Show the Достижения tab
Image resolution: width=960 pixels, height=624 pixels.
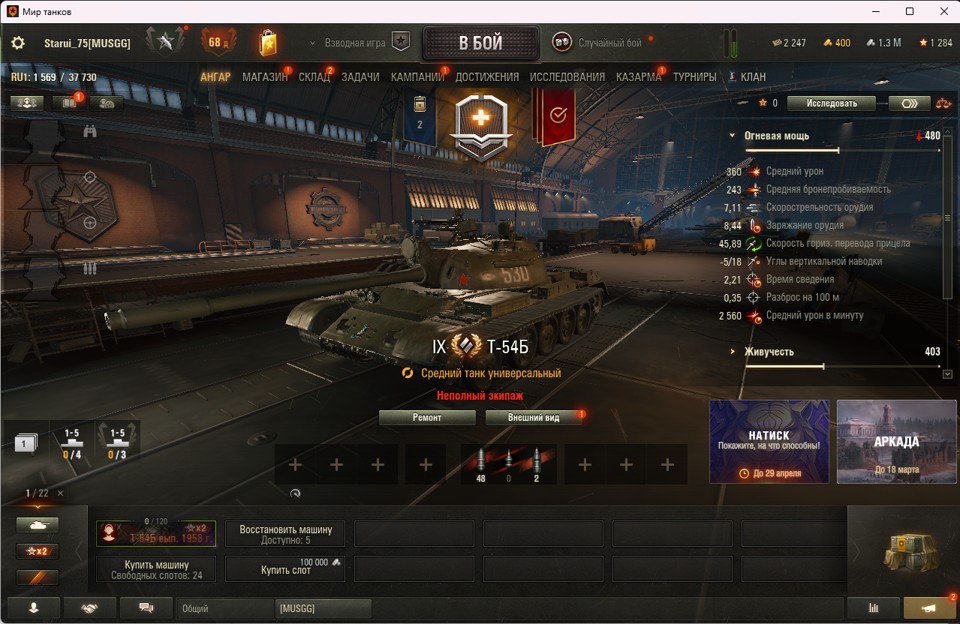(487, 77)
